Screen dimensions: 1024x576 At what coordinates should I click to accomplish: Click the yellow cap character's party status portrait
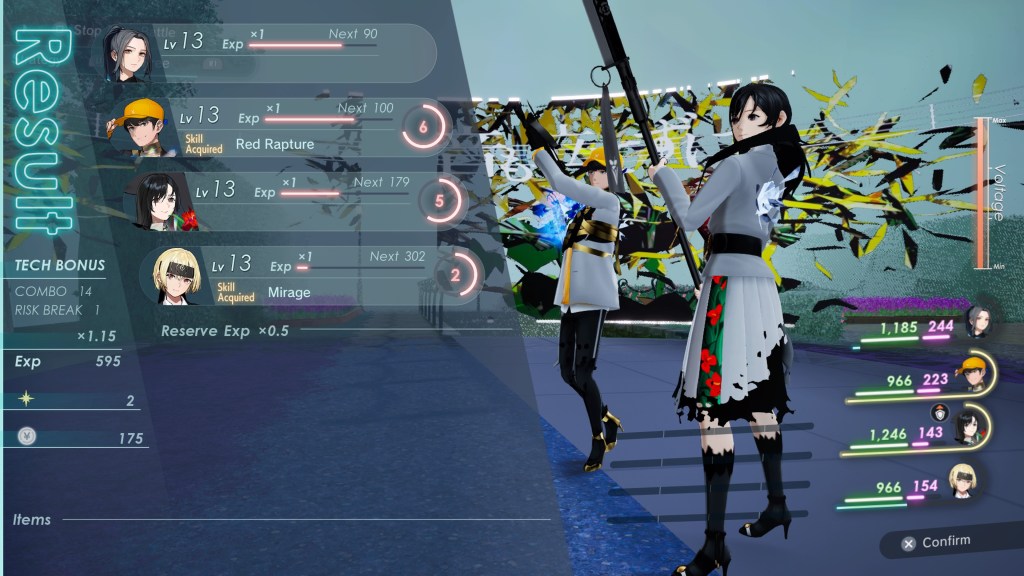[973, 373]
